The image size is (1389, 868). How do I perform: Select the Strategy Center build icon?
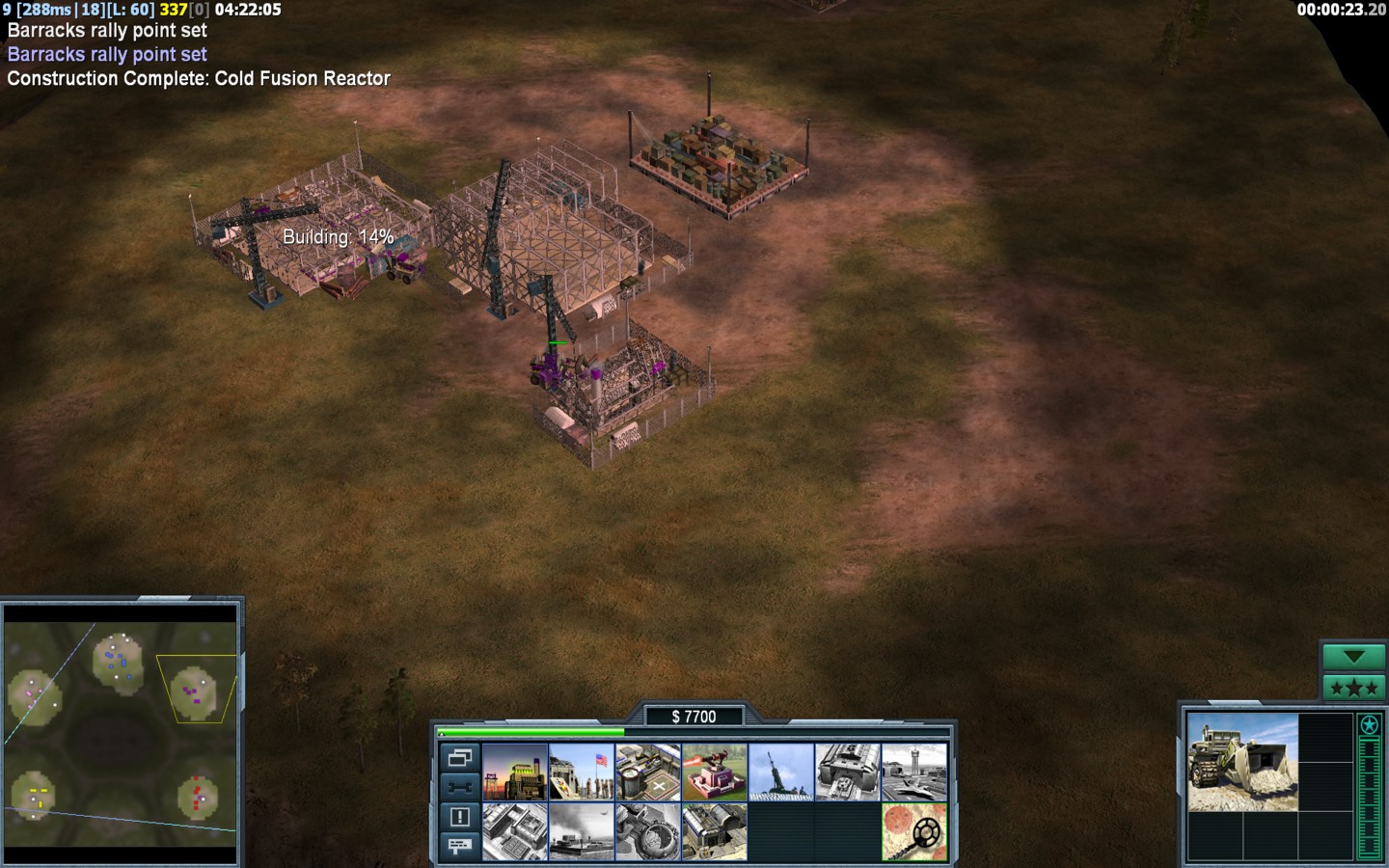click(x=515, y=831)
